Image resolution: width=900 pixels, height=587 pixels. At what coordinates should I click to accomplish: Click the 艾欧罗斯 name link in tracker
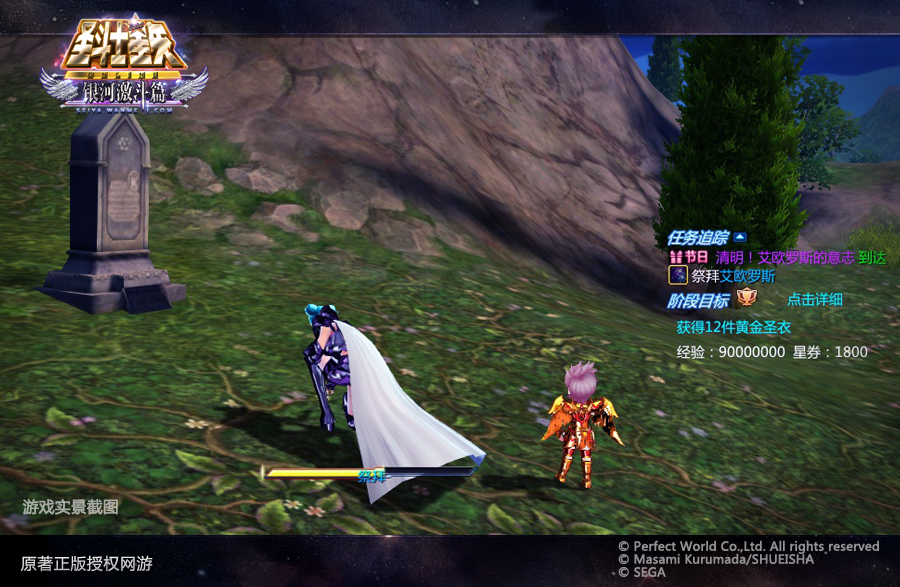point(747,277)
